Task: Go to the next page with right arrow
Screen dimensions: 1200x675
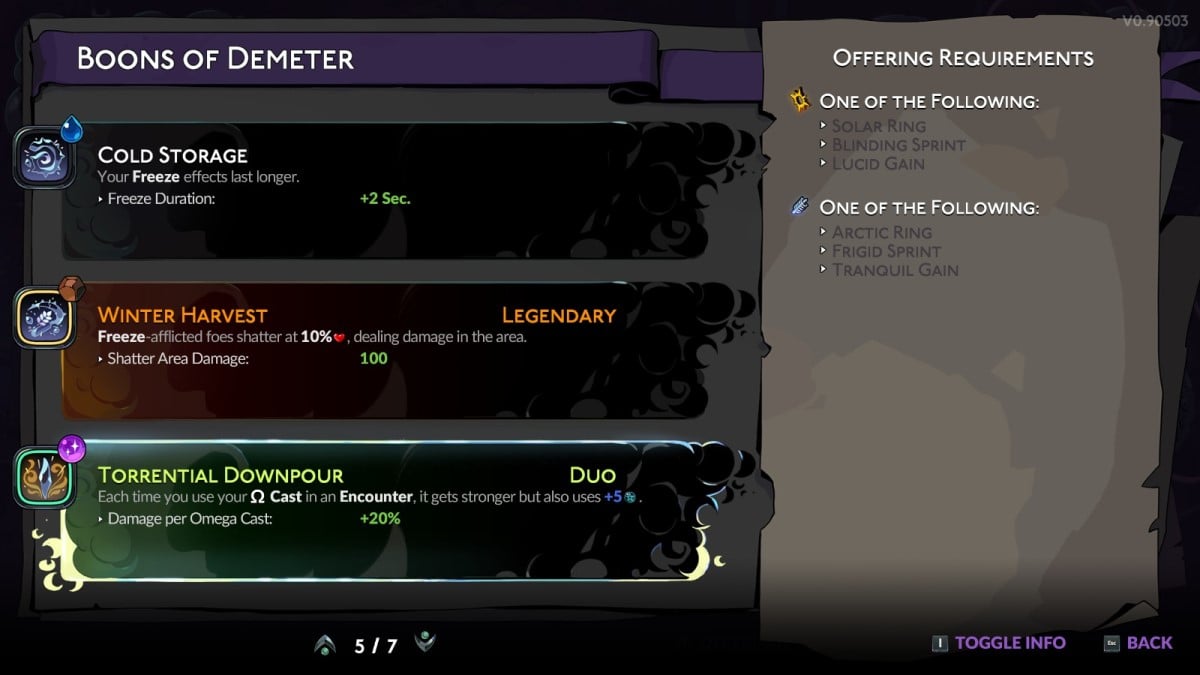Action: point(425,643)
